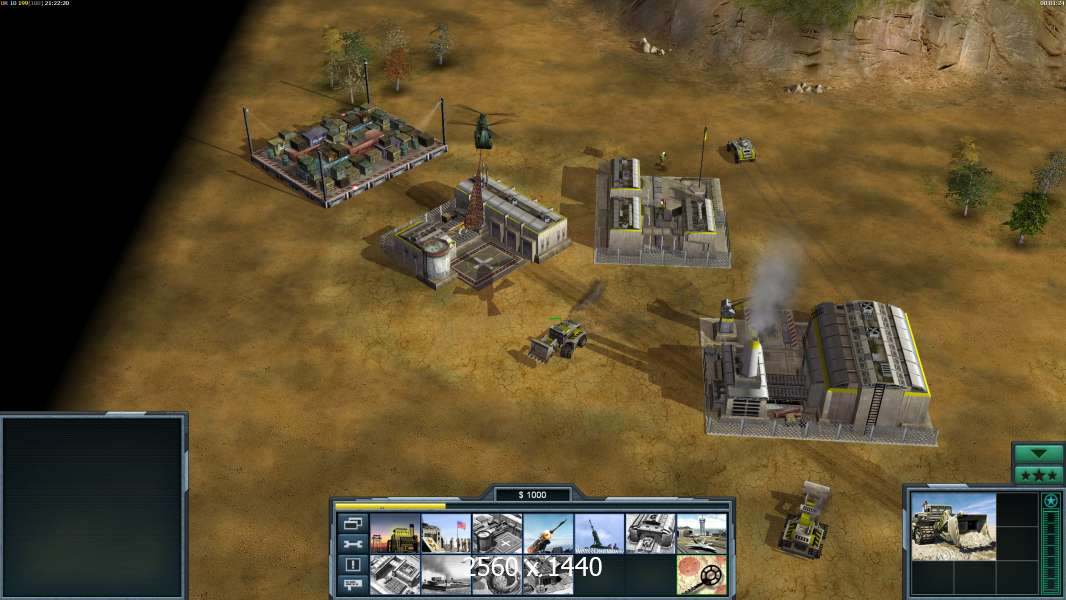Click the overlapping windows sidebar button
Screen dimensions: 1066x600
pos(352,523)
